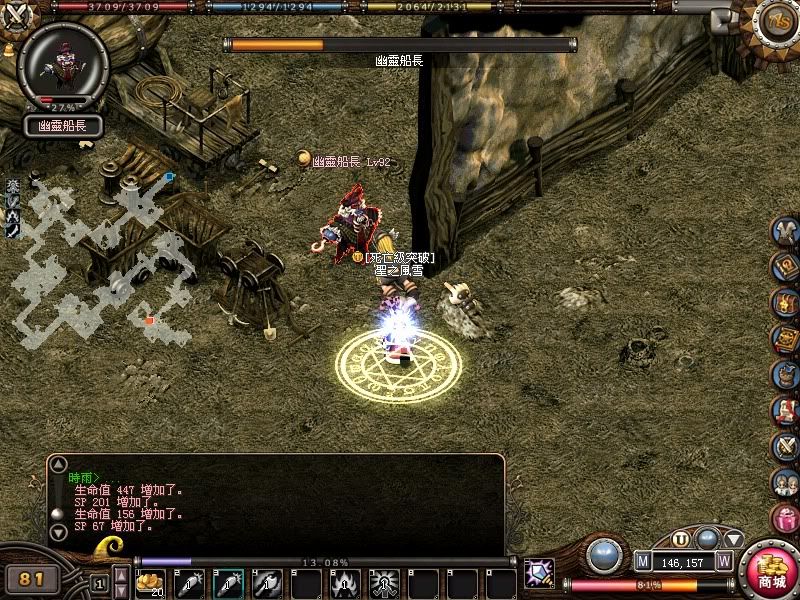Click the round gear button in top-right corner
800x600 pixels.
779,18
